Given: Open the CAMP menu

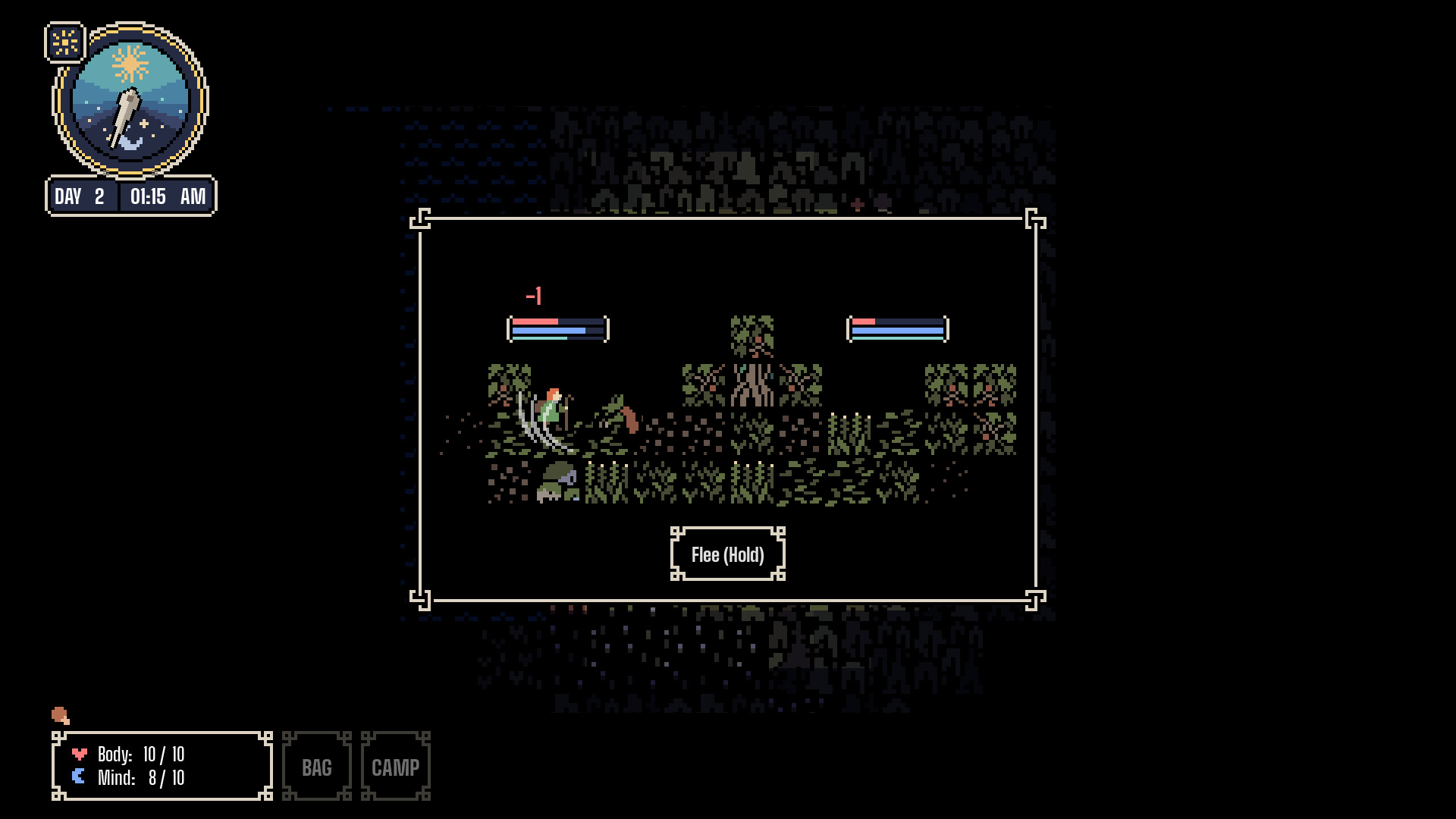Looking at the screenshot, I should (395, 767).
